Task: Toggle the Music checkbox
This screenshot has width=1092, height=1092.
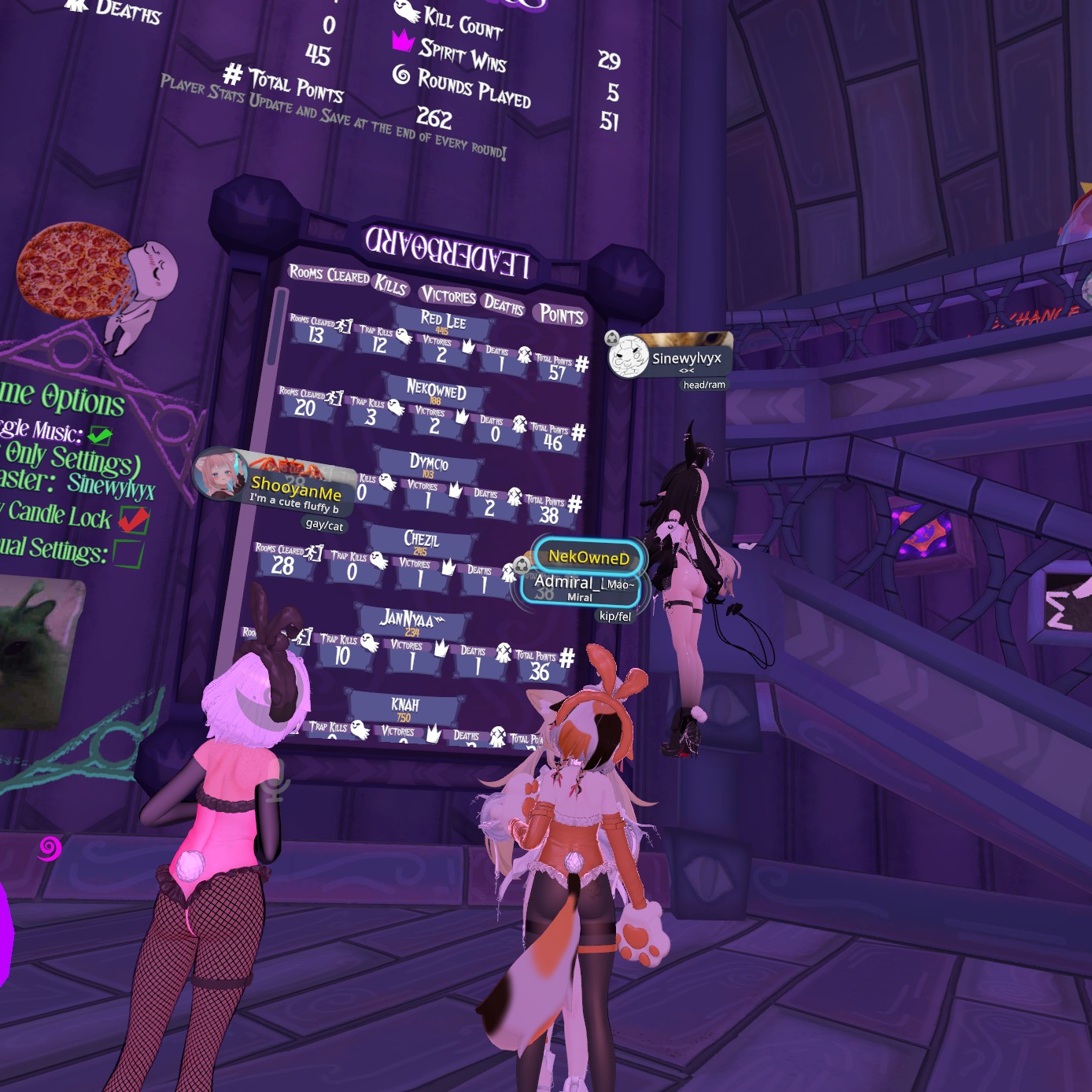Action: (100, 435)
